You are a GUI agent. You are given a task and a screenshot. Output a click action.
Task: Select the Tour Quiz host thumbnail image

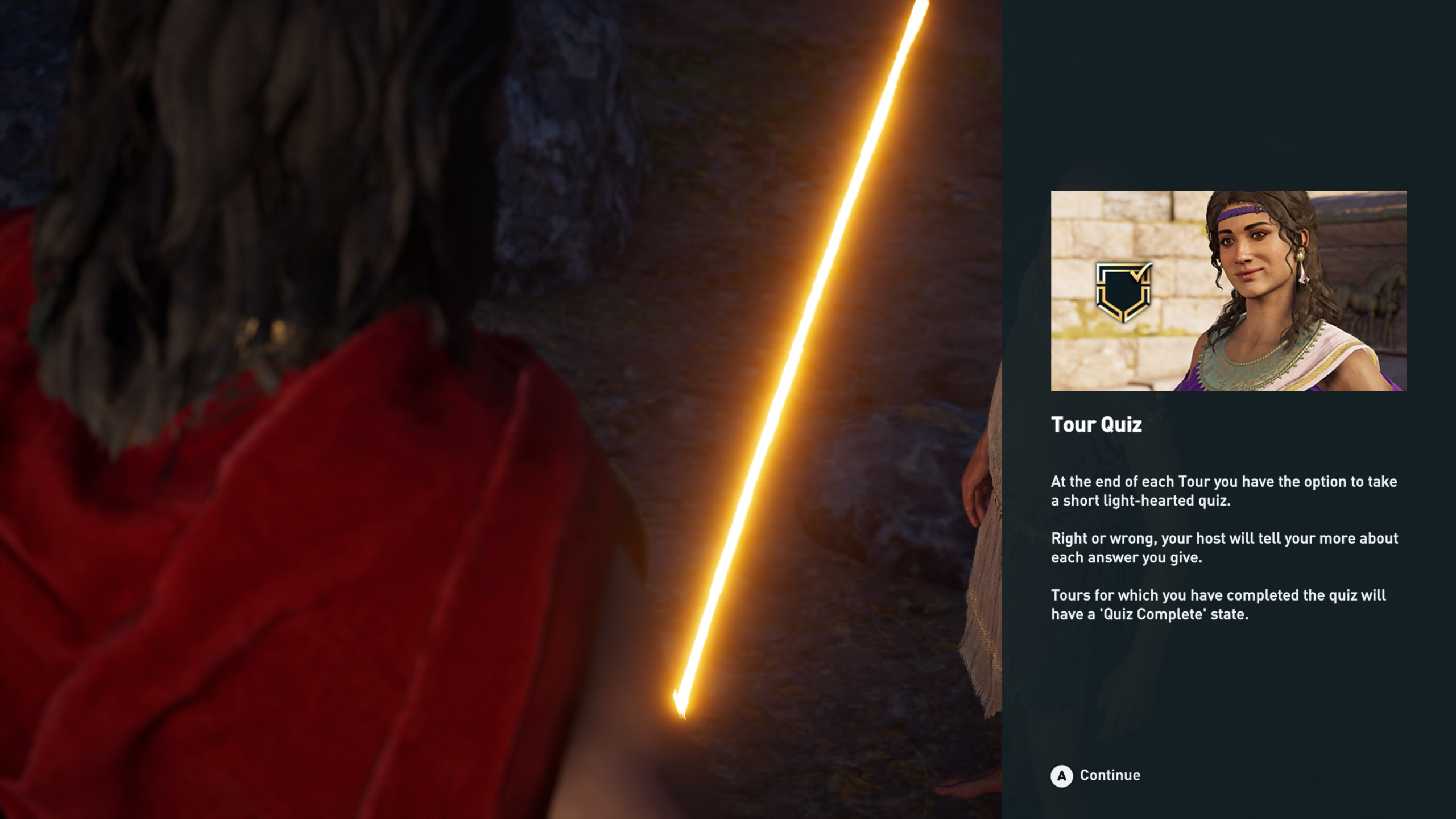[x=1228, y=290]
